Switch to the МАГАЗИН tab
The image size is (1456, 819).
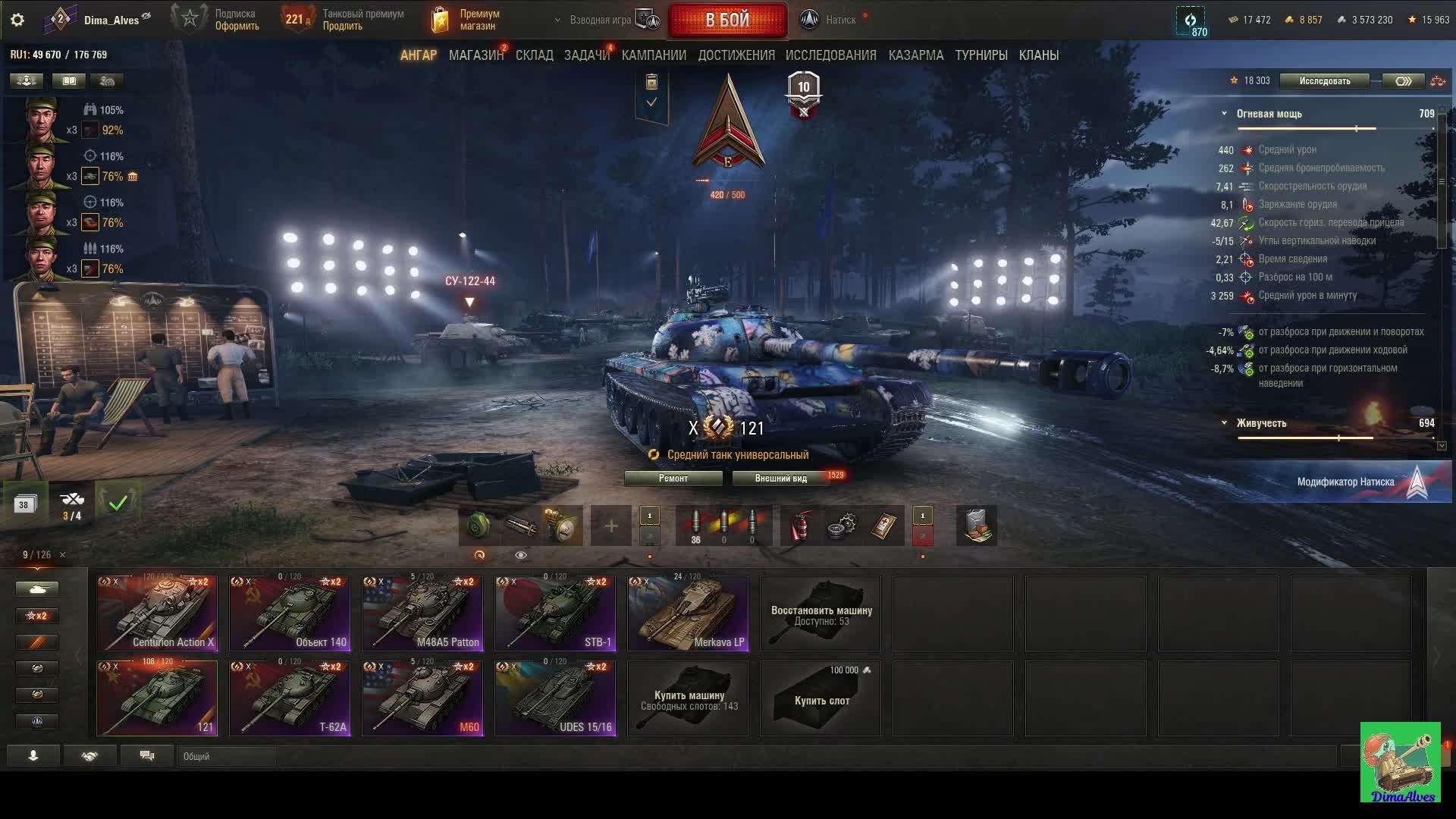(x=475, y=55)
